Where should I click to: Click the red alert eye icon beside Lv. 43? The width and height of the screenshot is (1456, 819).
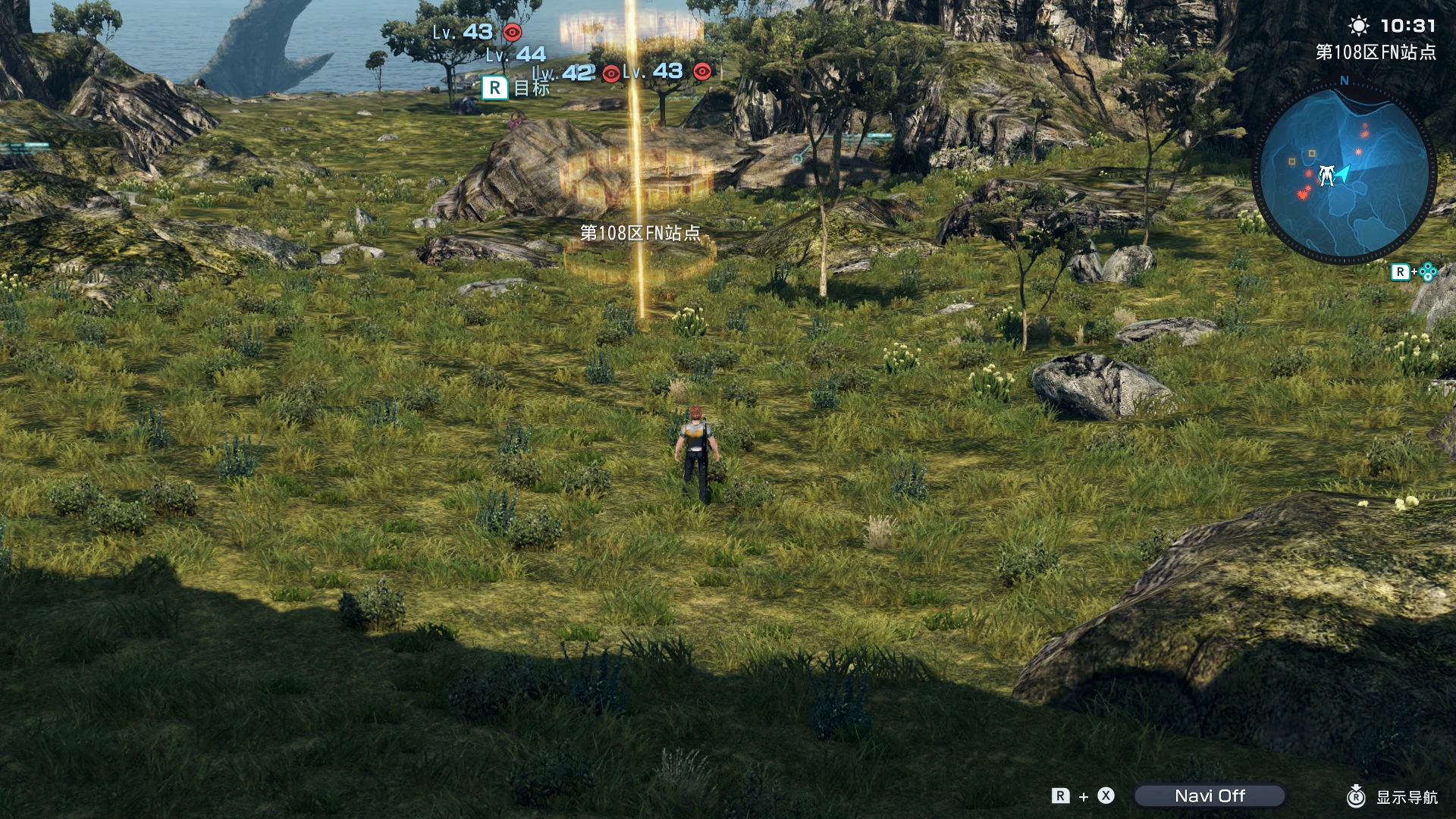click(x=513, y=33)
